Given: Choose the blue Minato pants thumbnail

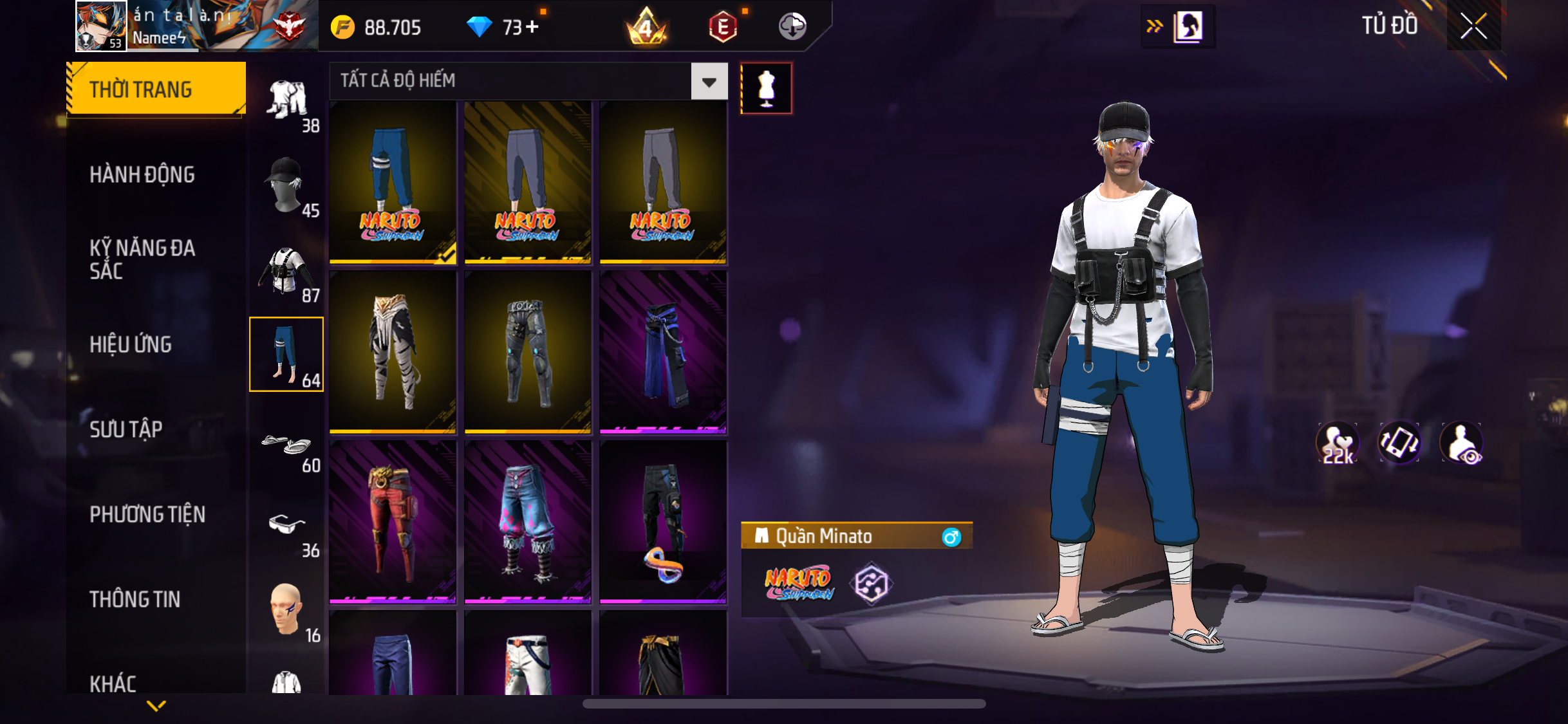Looking at the screenshot, I should pyautogui.click(x=393, y=182).
